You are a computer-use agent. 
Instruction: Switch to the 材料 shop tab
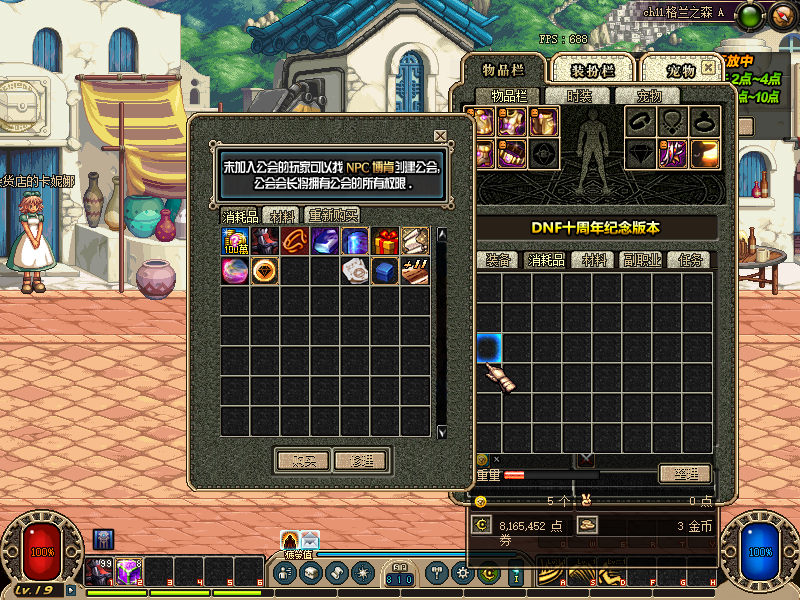click(283, 216)
